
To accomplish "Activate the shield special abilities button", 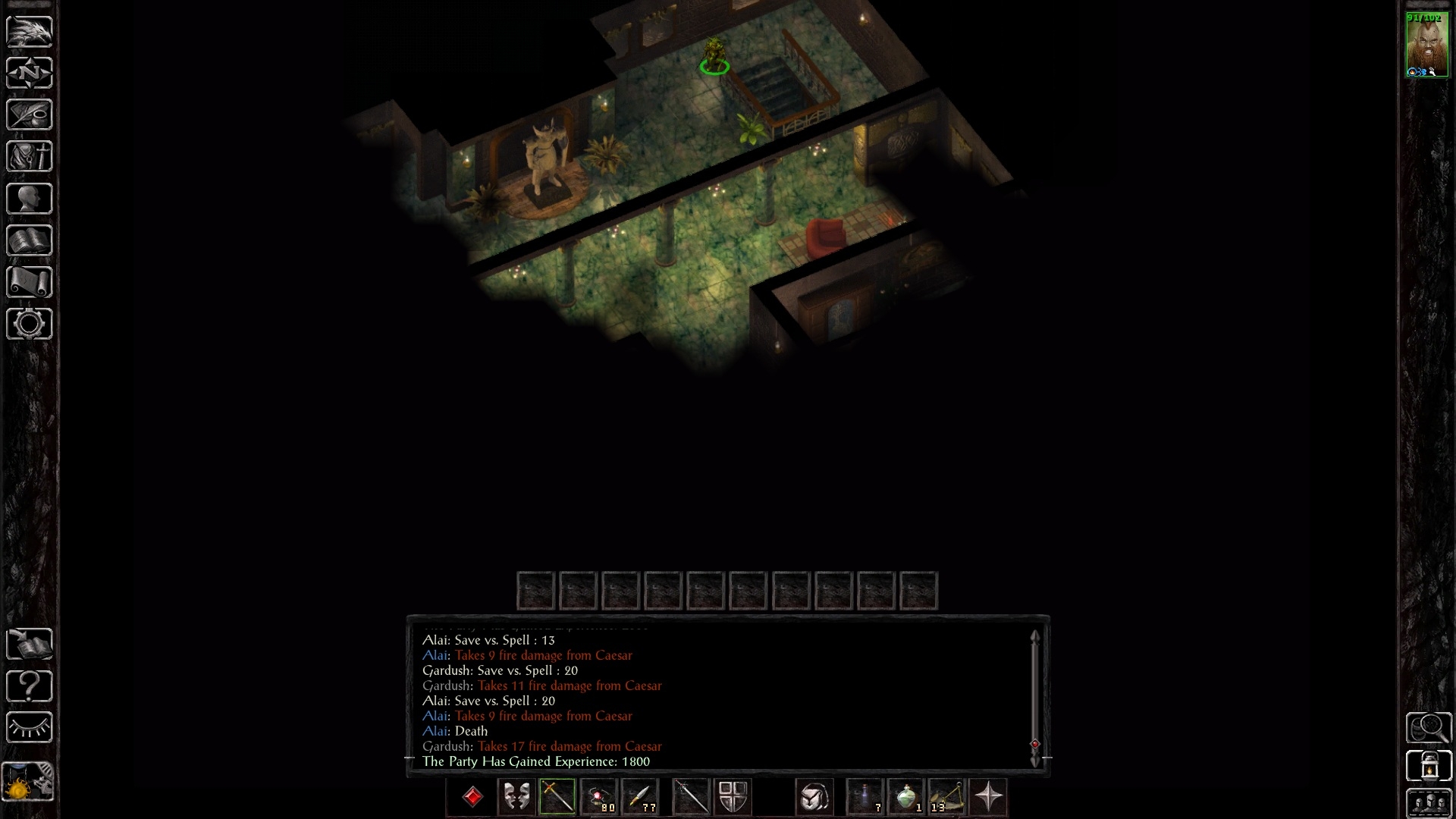I will pos(733,797).
